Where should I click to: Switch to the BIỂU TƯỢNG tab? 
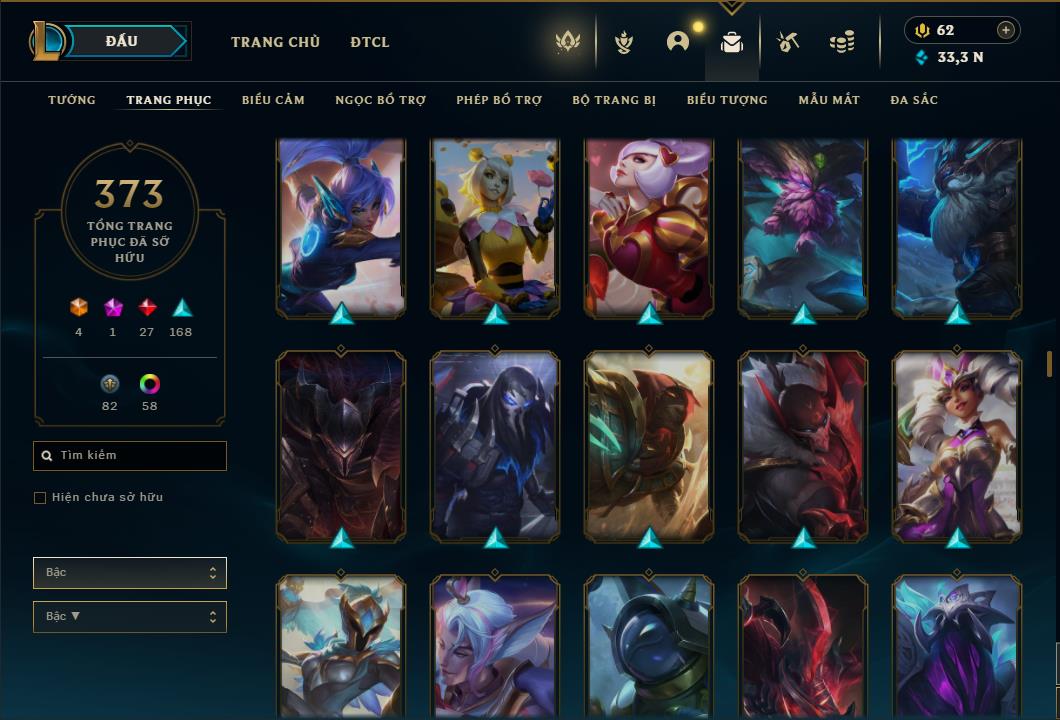tap(727, 100)
